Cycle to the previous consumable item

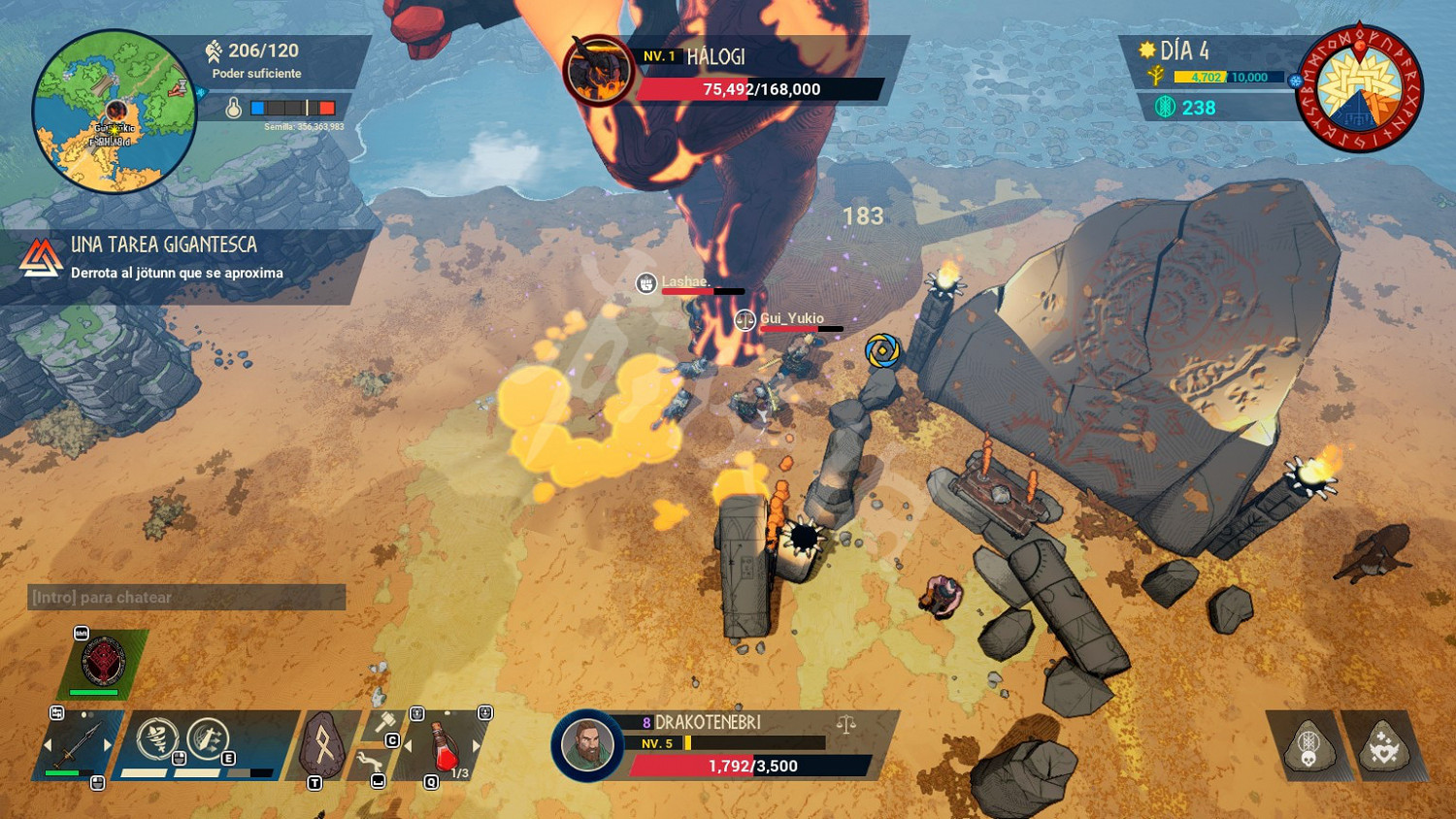click(x=409, y=746)
